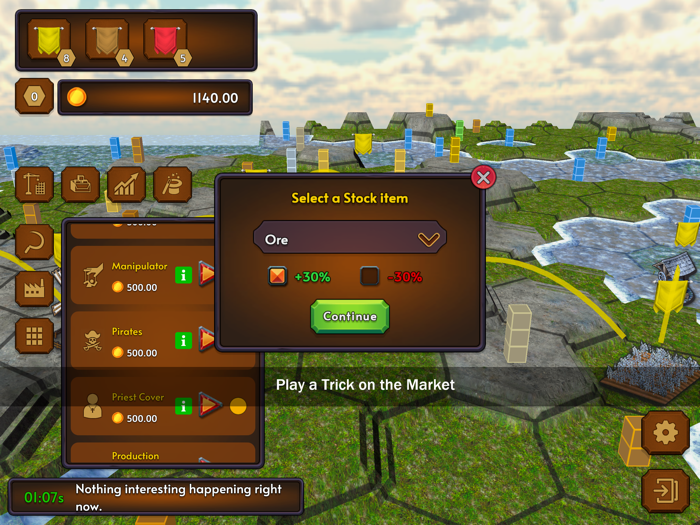Confirm with the green Continue button
700x525 pixels.
[350, 316]
